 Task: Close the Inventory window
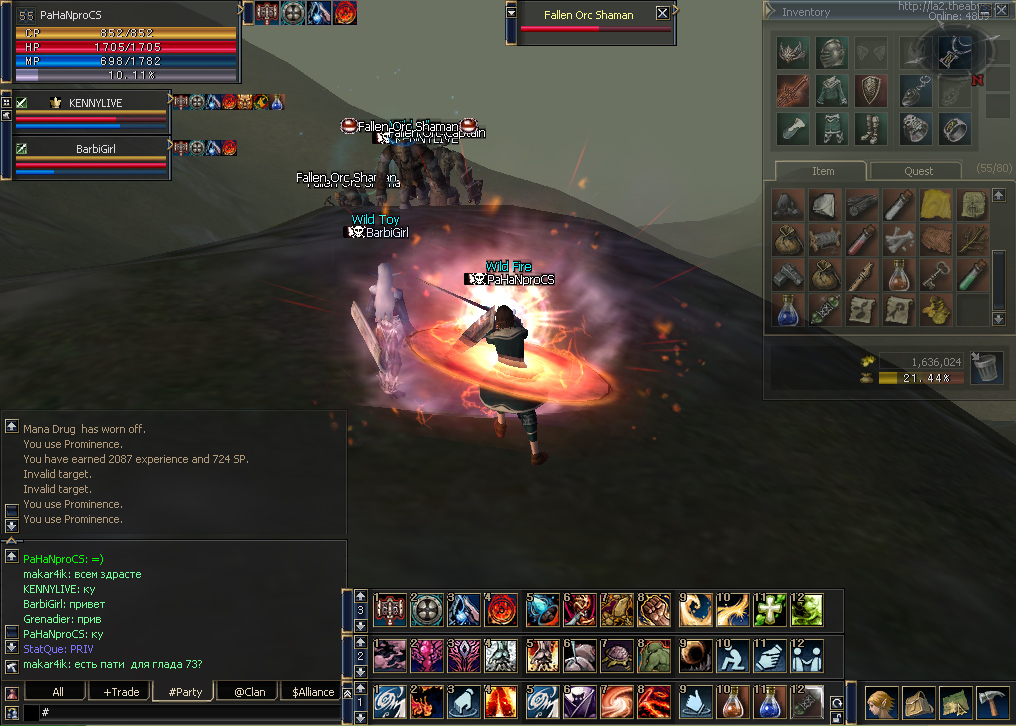coord(1001,11)
